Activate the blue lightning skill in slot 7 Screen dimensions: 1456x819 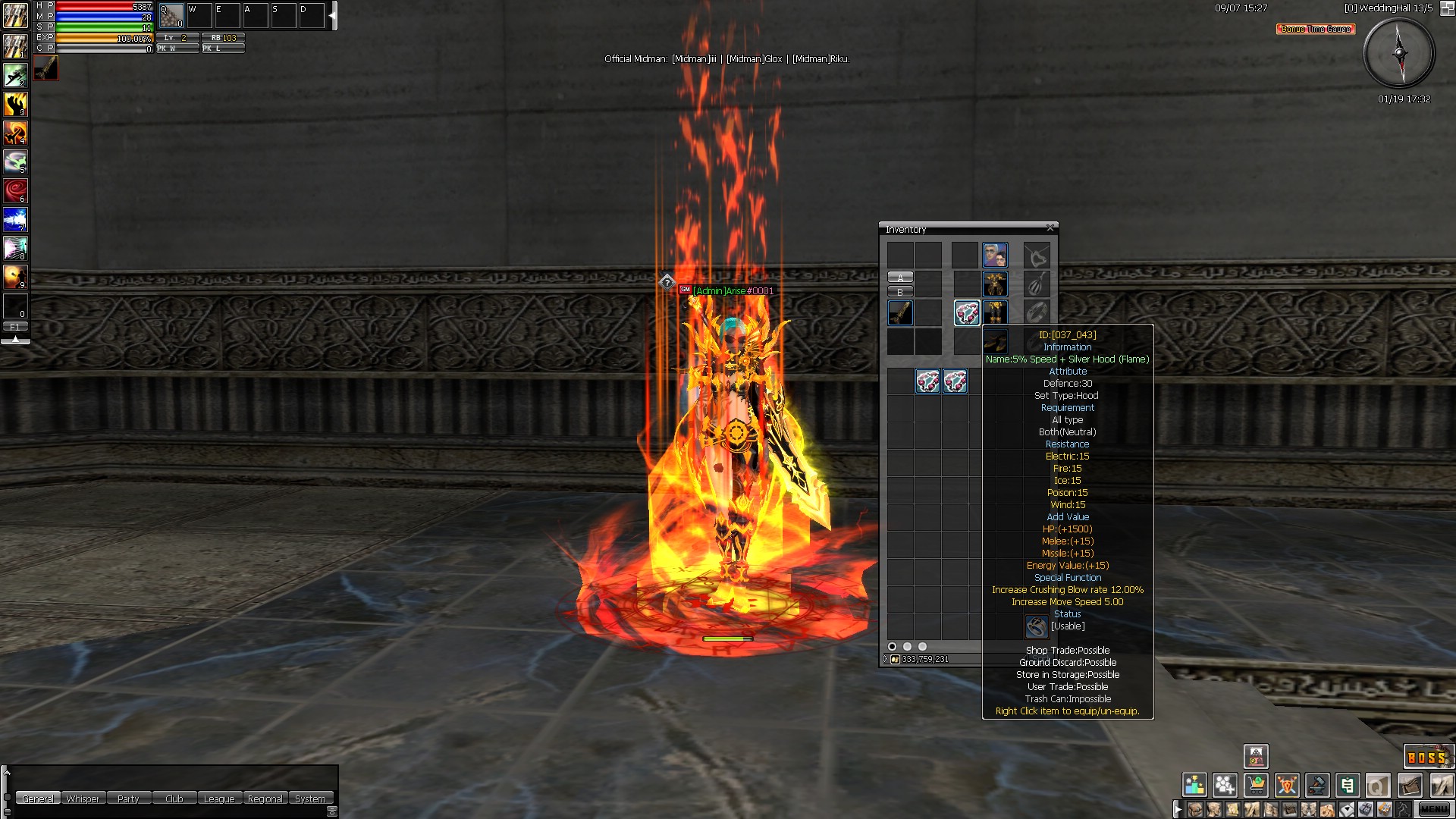(x=15, y=219)
